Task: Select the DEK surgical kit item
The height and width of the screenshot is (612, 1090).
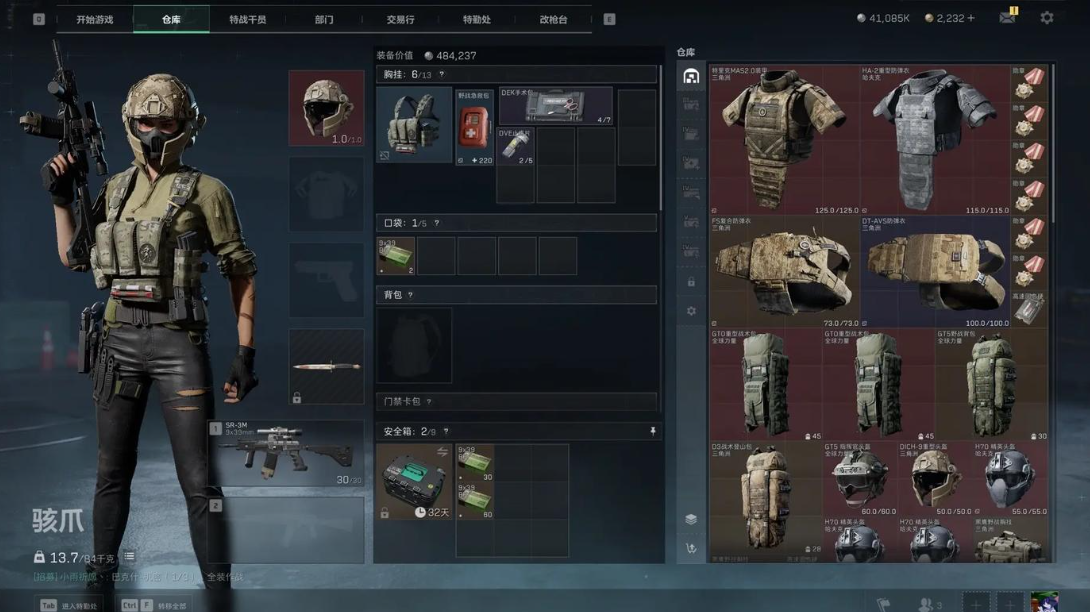Action: 555,105
